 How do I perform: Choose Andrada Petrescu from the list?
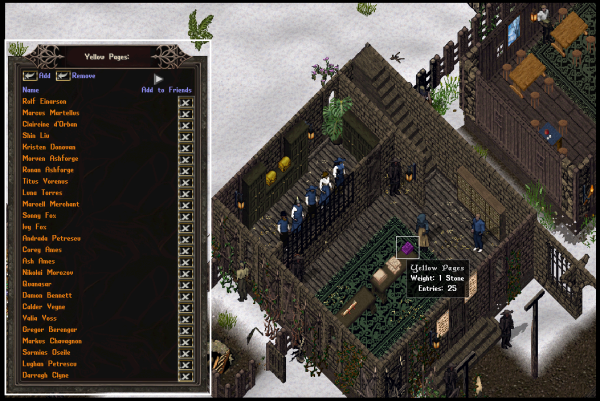point(49,238)
